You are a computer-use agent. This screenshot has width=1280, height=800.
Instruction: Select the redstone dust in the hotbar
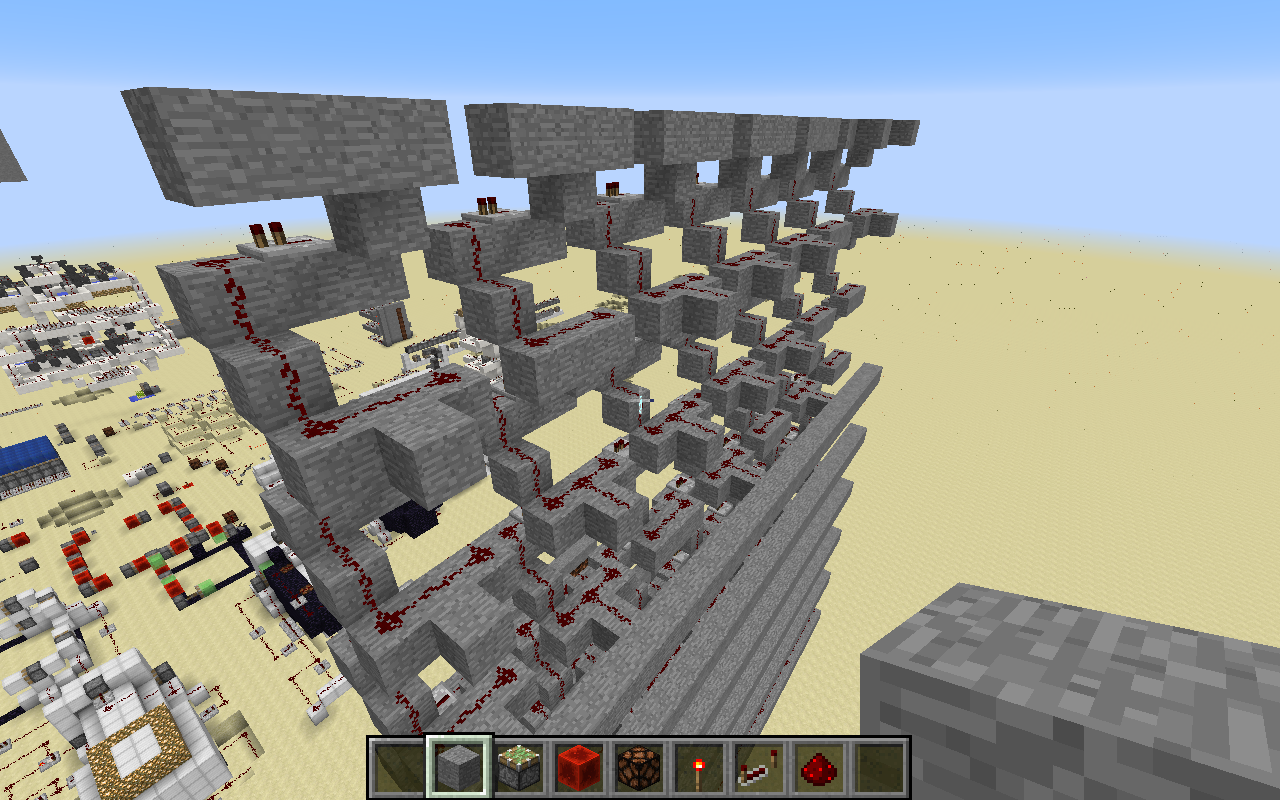click(819, 765)
